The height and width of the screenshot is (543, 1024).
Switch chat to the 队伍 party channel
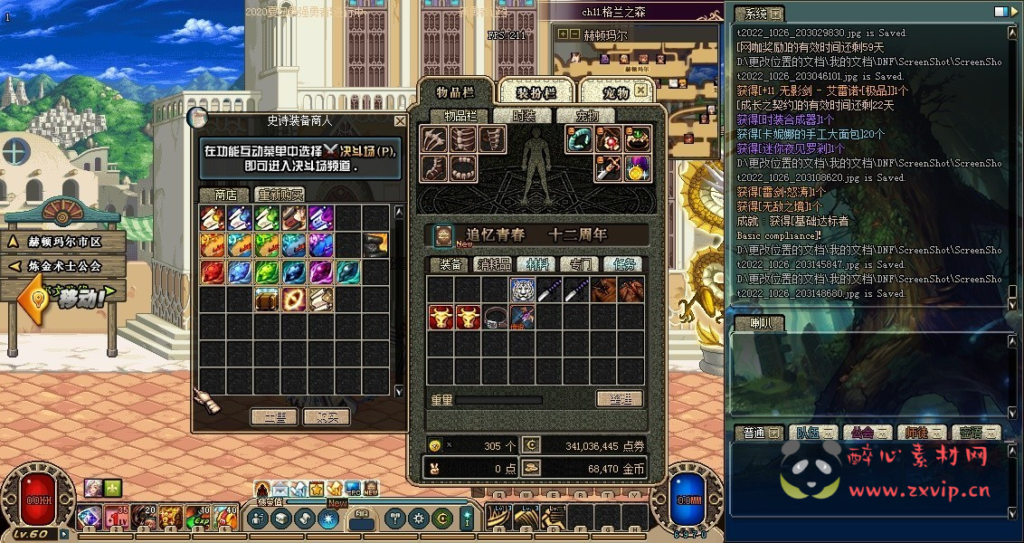(x=806, y=433)
